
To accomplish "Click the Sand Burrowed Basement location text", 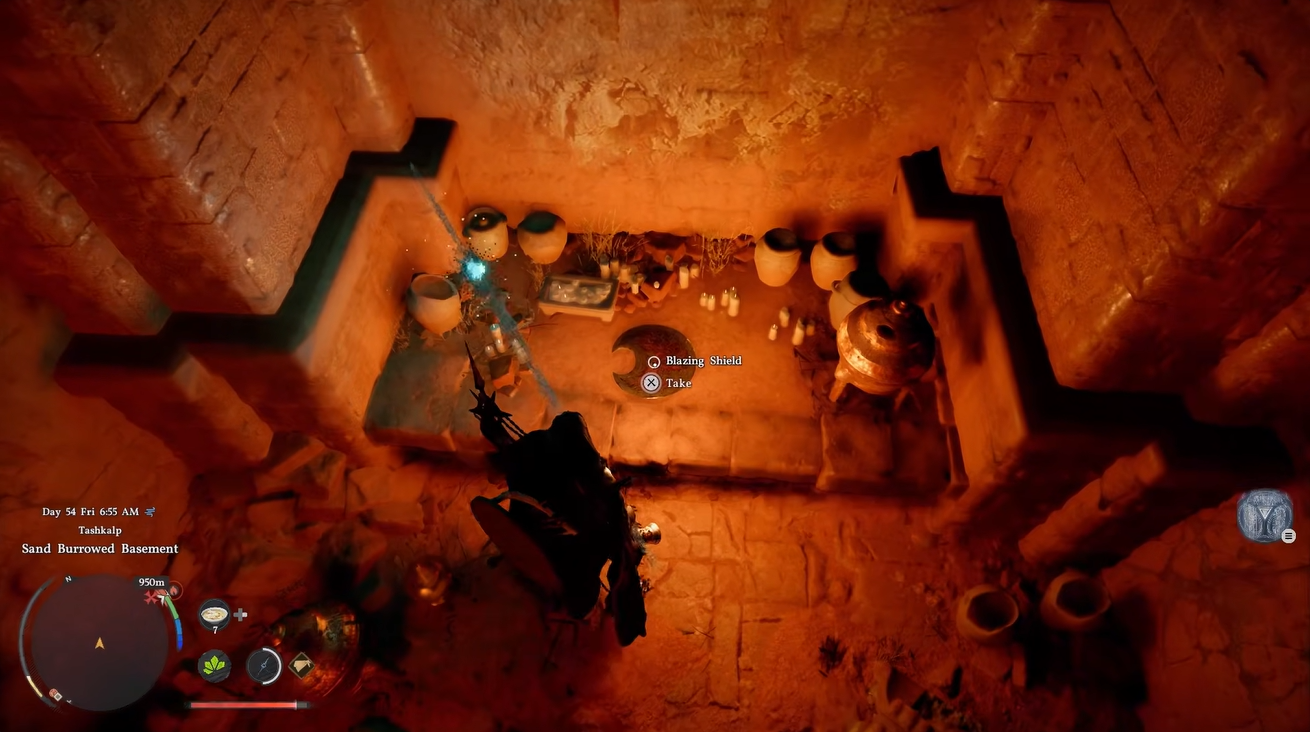I will tap(99, 548).
